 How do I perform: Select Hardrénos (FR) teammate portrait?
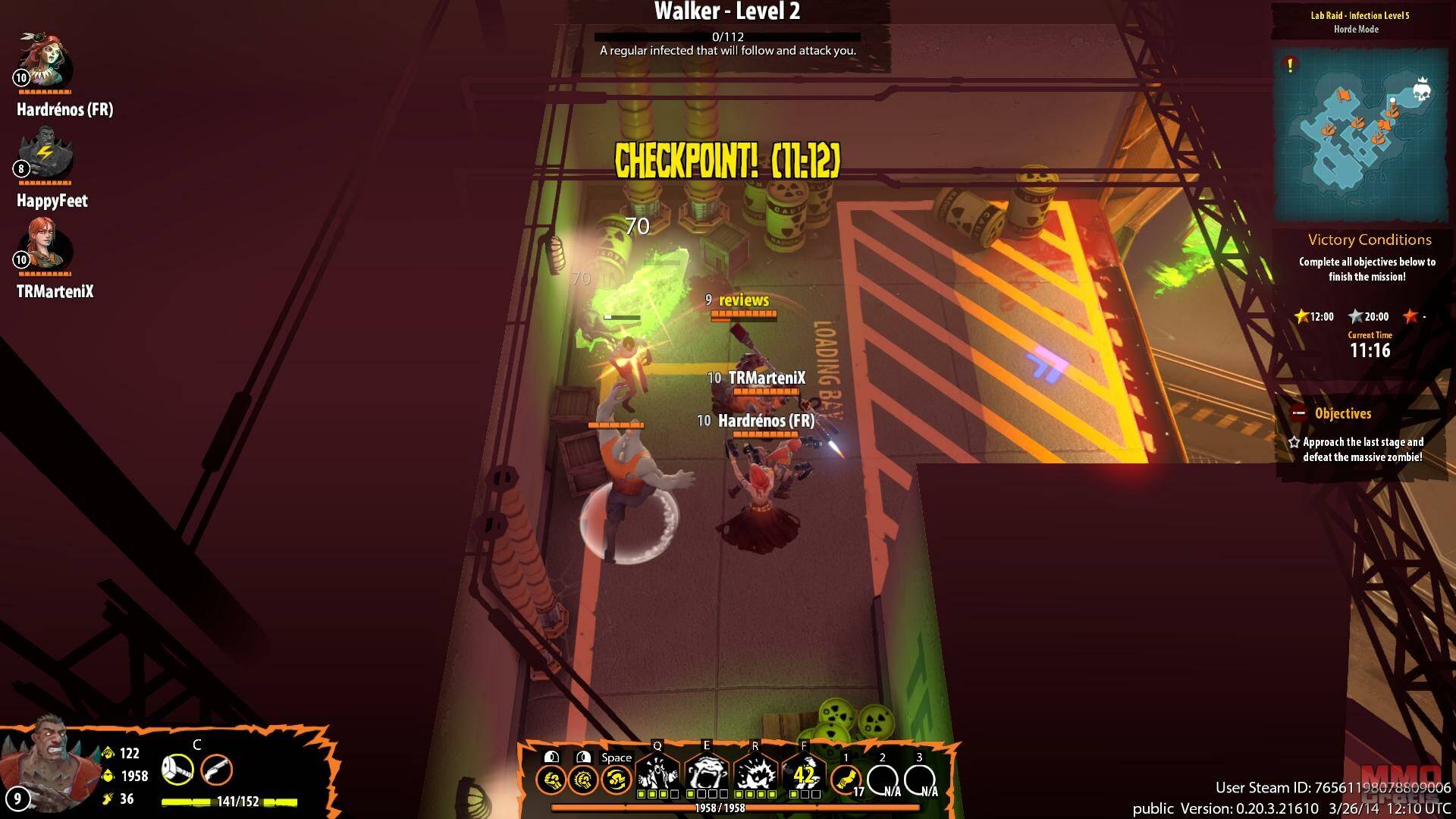45,61
